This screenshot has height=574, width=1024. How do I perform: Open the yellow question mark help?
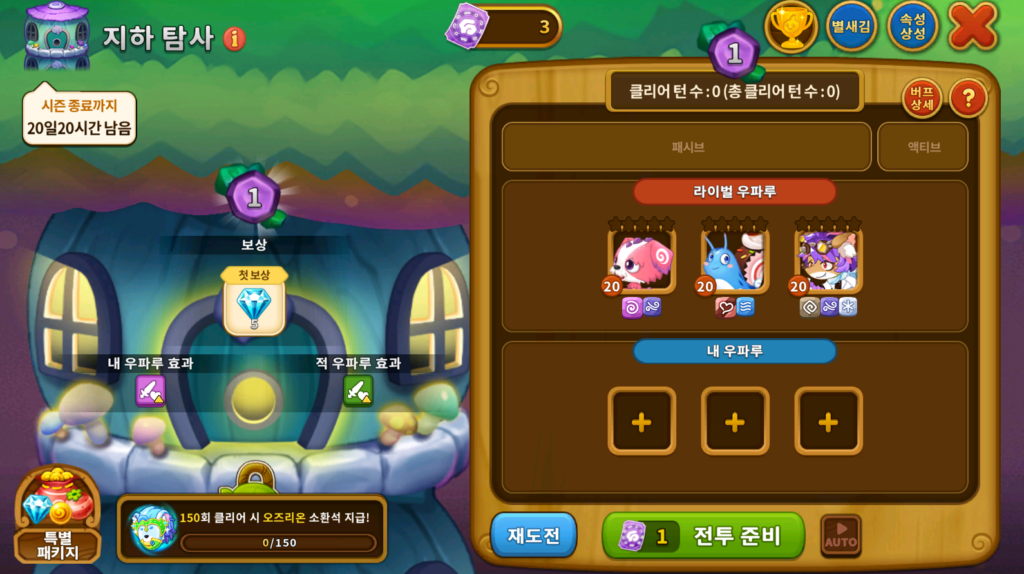[967, 98]
